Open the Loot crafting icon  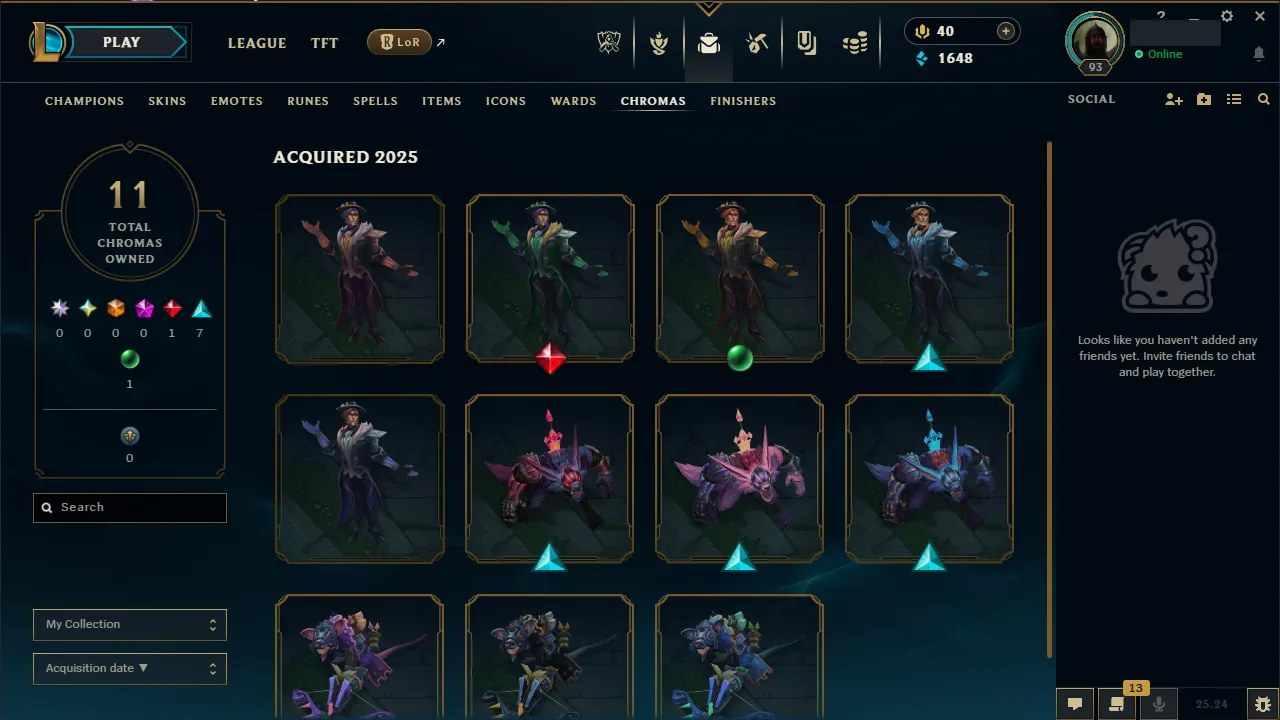point(757,42)
